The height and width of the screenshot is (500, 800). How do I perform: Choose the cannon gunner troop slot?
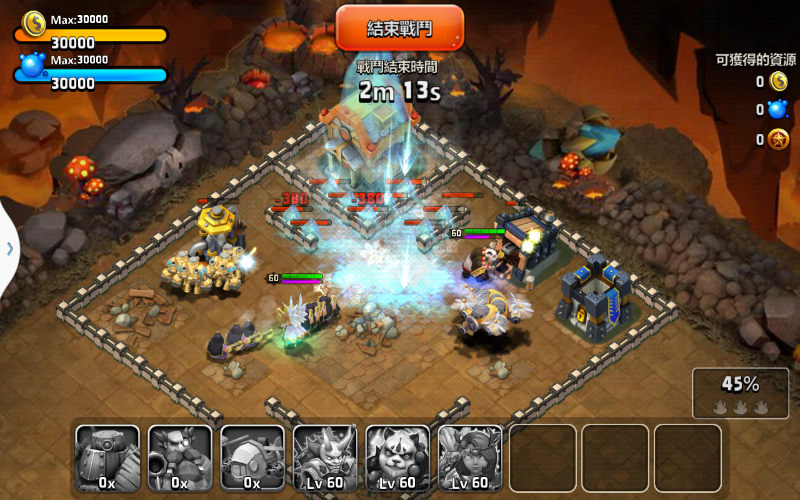click(180, 458)
